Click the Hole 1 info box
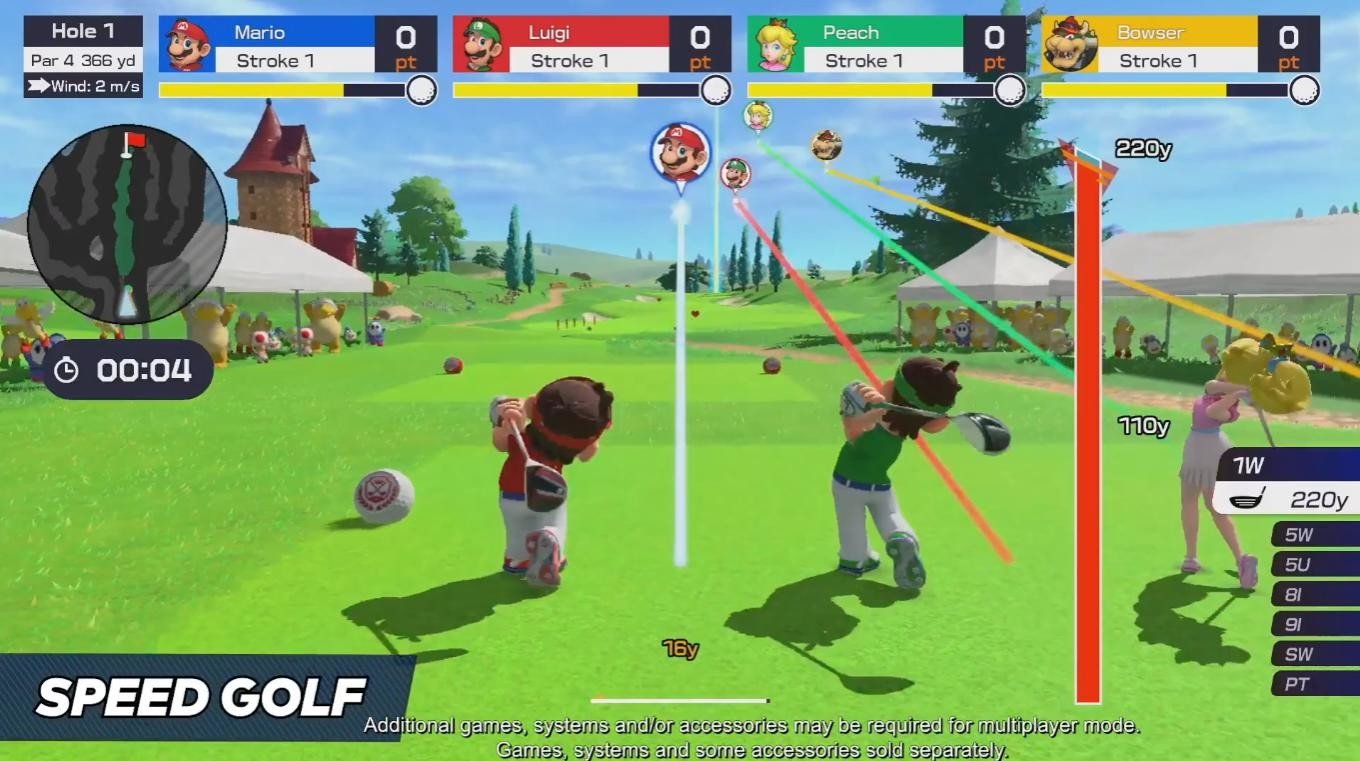This screenshot has height=761, width=1360. pyautogui.click(x=83, y=57)
